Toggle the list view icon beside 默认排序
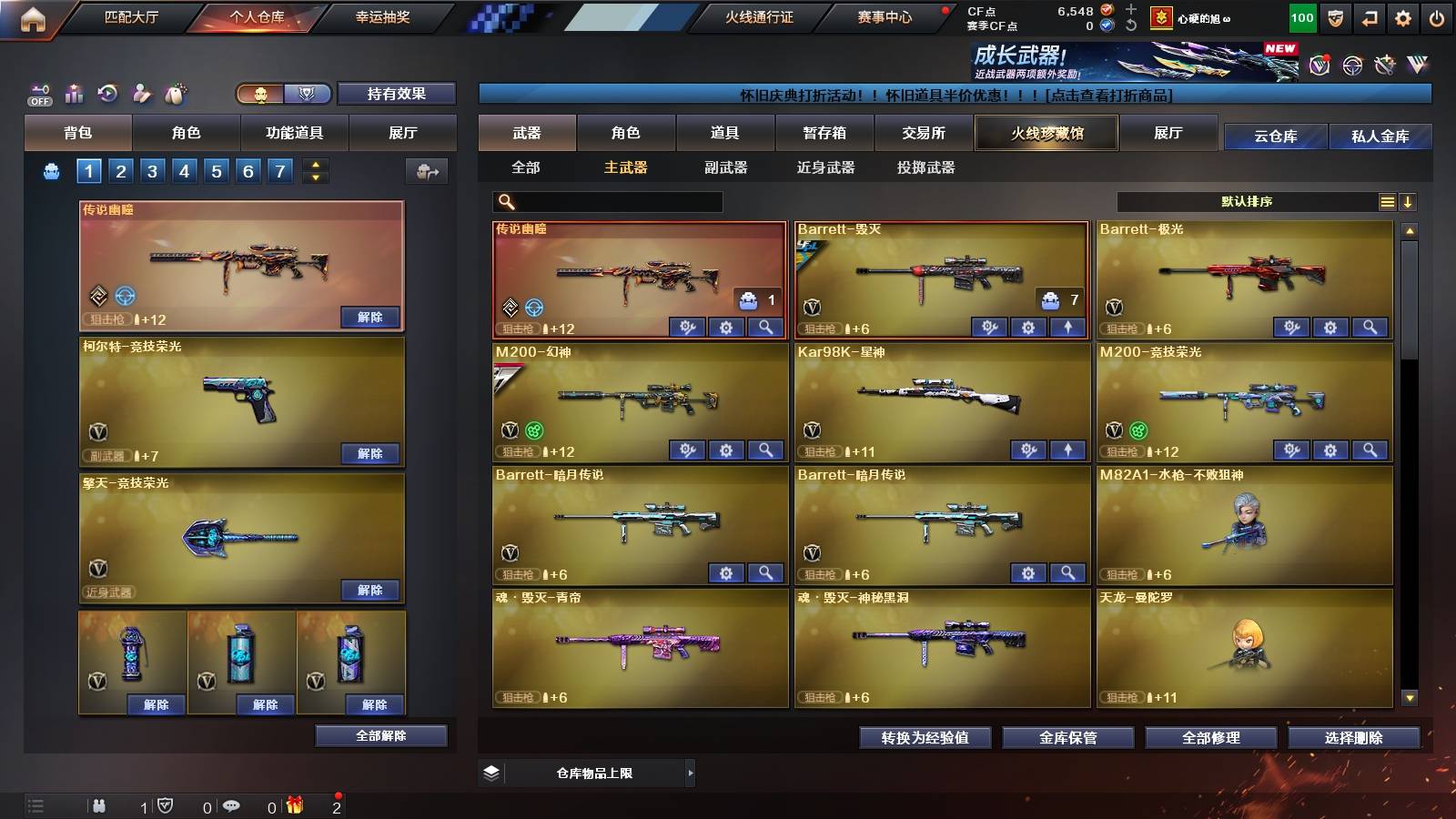The image size is (1456, 819). click(x=1387, y=202)
